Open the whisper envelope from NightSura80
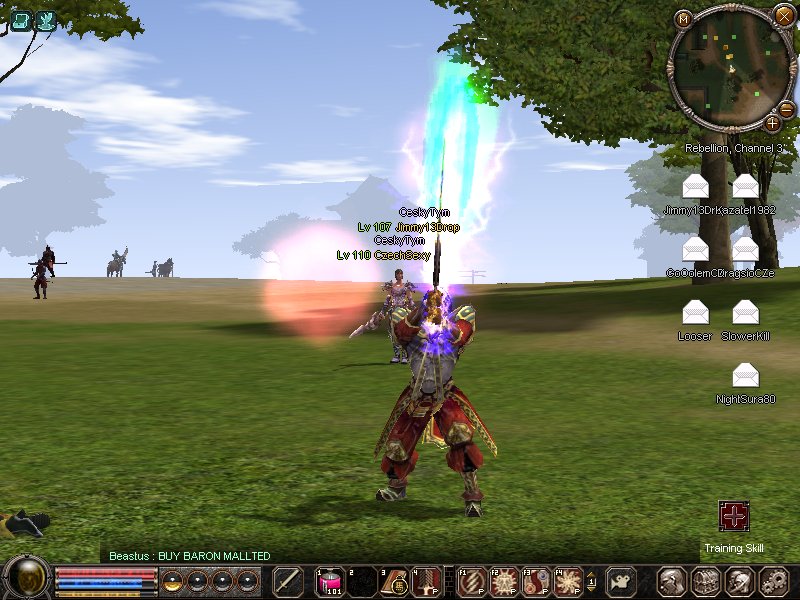Viewport: 800px width, 600px height. pos(745,376)
